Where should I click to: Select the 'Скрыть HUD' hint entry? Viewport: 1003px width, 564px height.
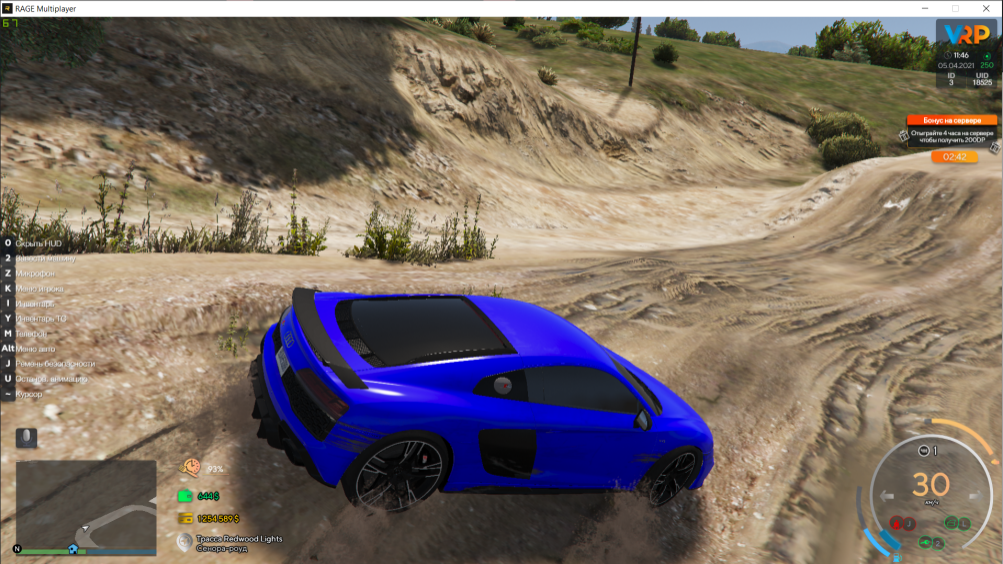tap(36, 242)
